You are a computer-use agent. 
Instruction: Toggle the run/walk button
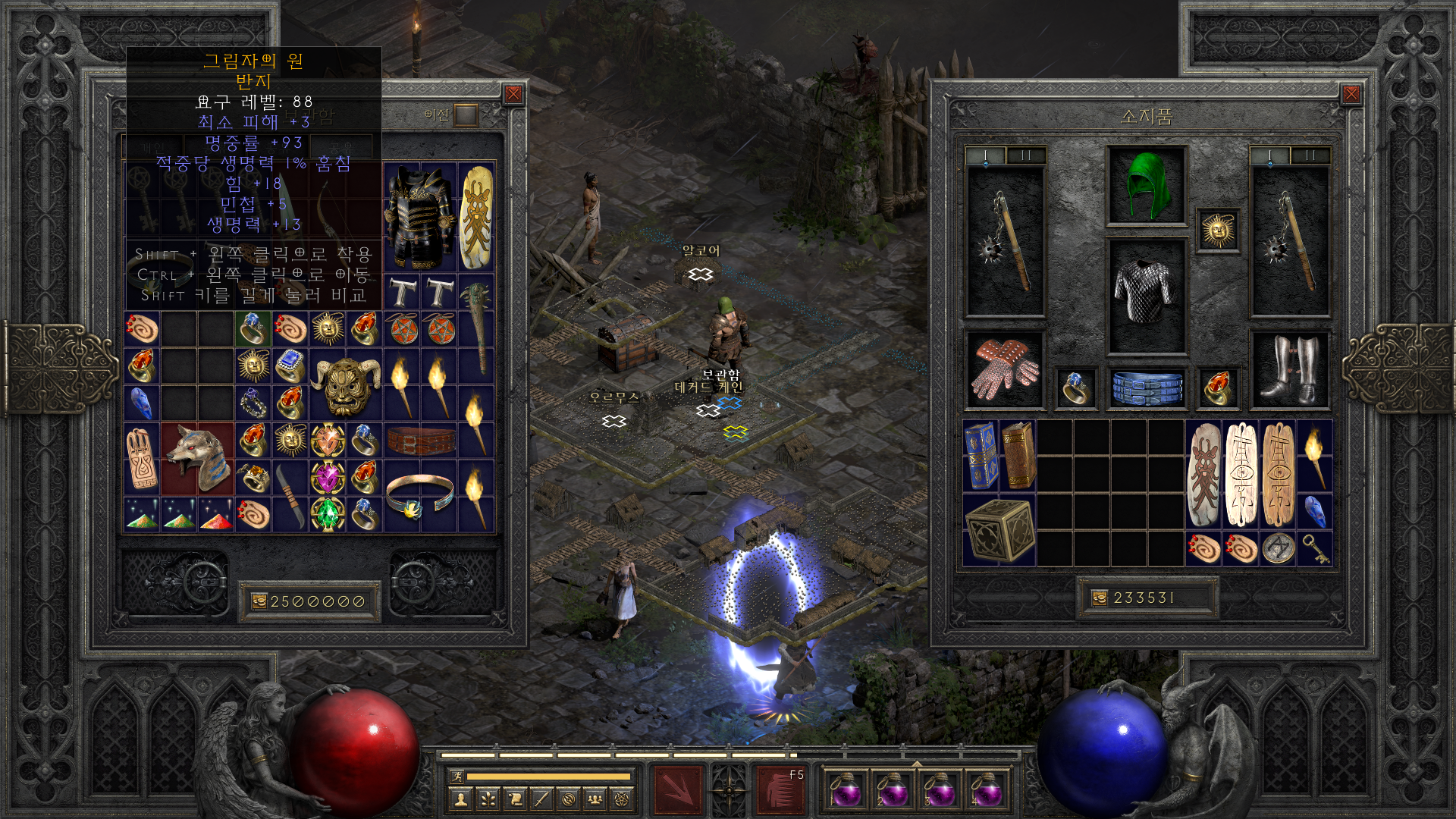(457, 776)
